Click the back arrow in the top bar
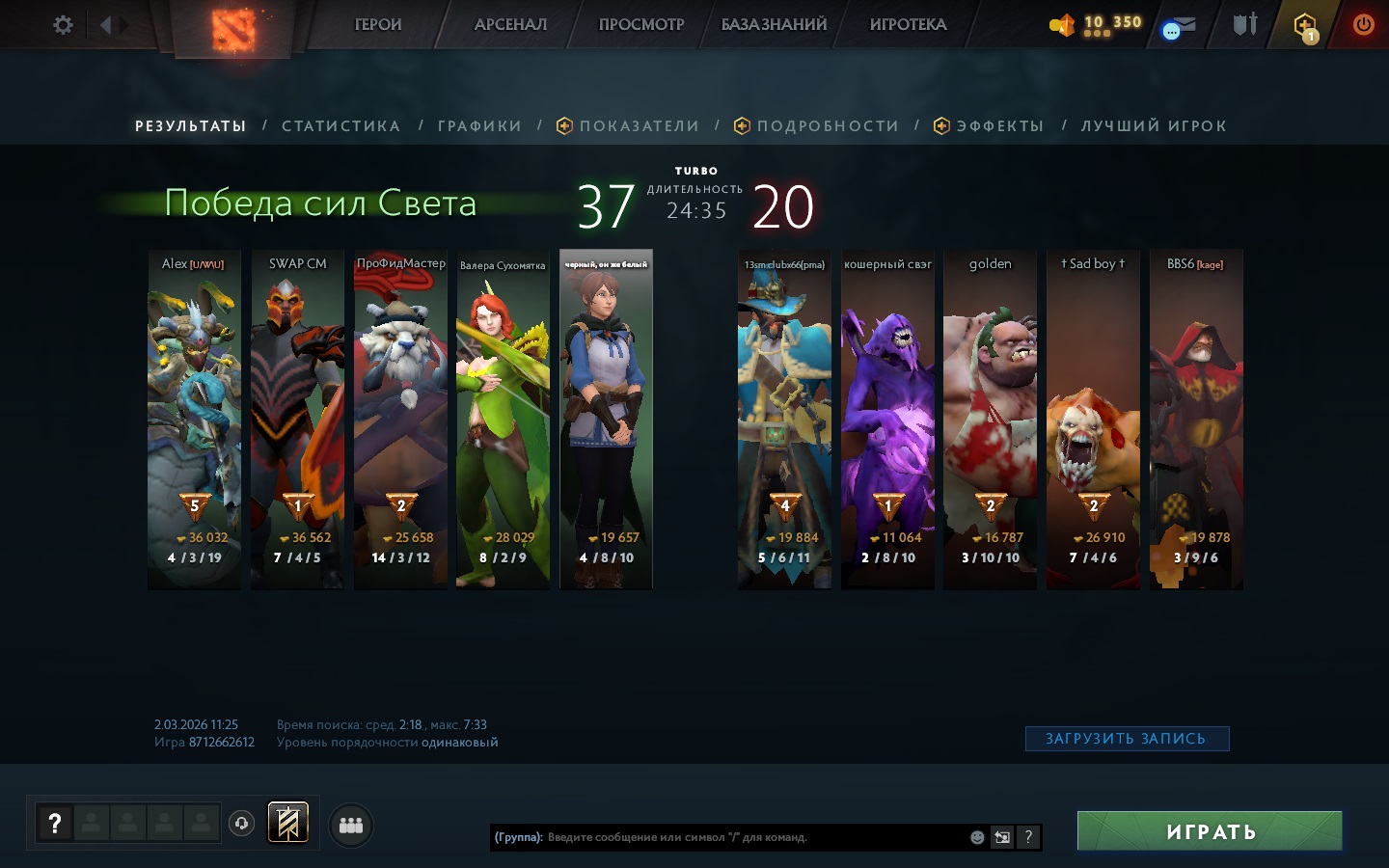Viewport: 1389px width, 868px height. pyautogui.click(x=105, y=25)
